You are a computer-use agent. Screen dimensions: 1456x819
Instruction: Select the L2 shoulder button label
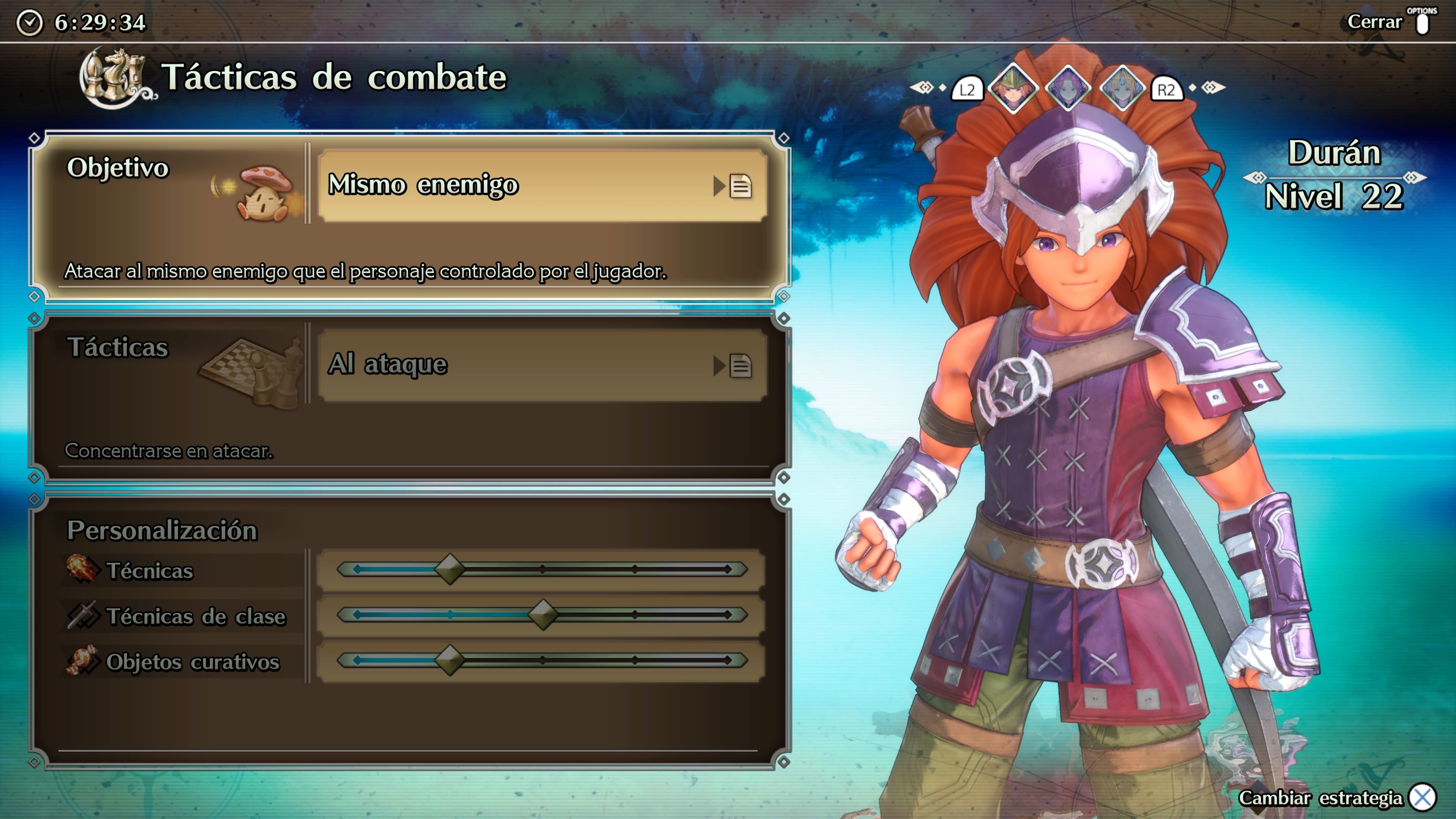968,88
